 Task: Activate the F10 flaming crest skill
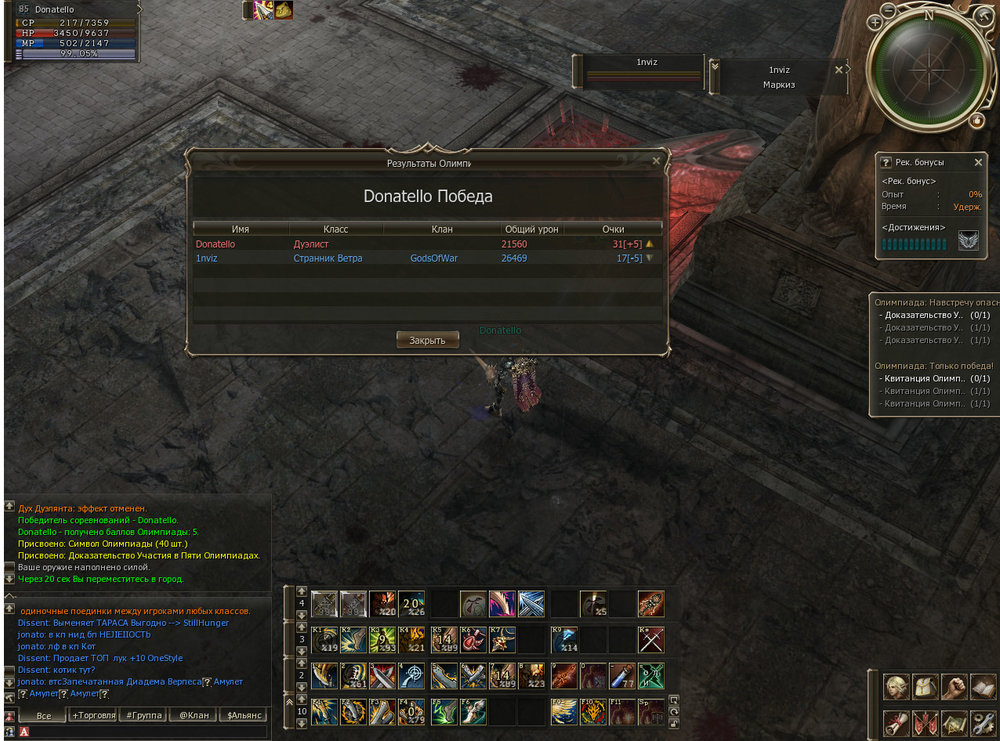pos(594,711)
